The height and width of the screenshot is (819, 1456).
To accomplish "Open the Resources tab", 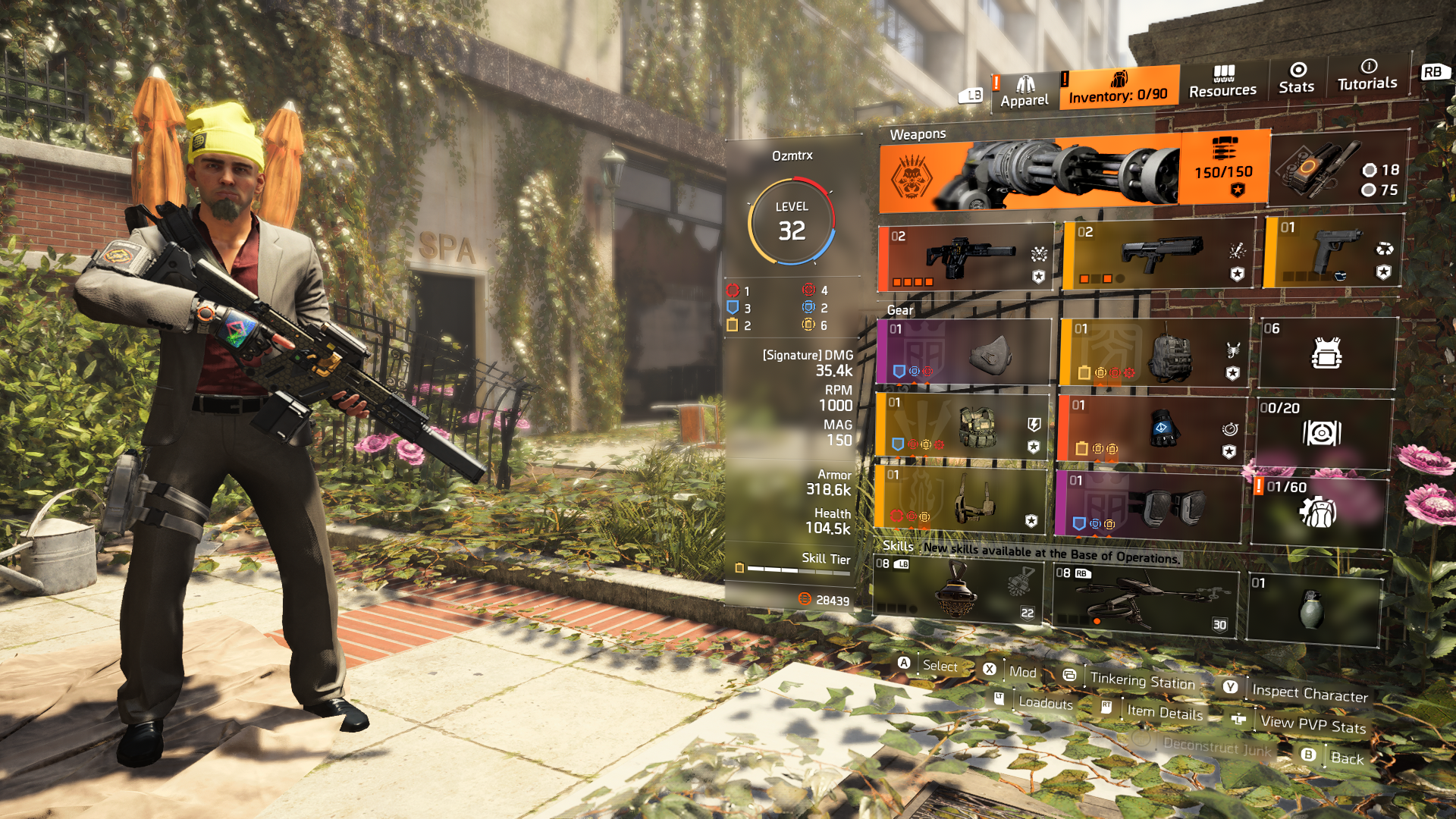I will [1222, 83].
